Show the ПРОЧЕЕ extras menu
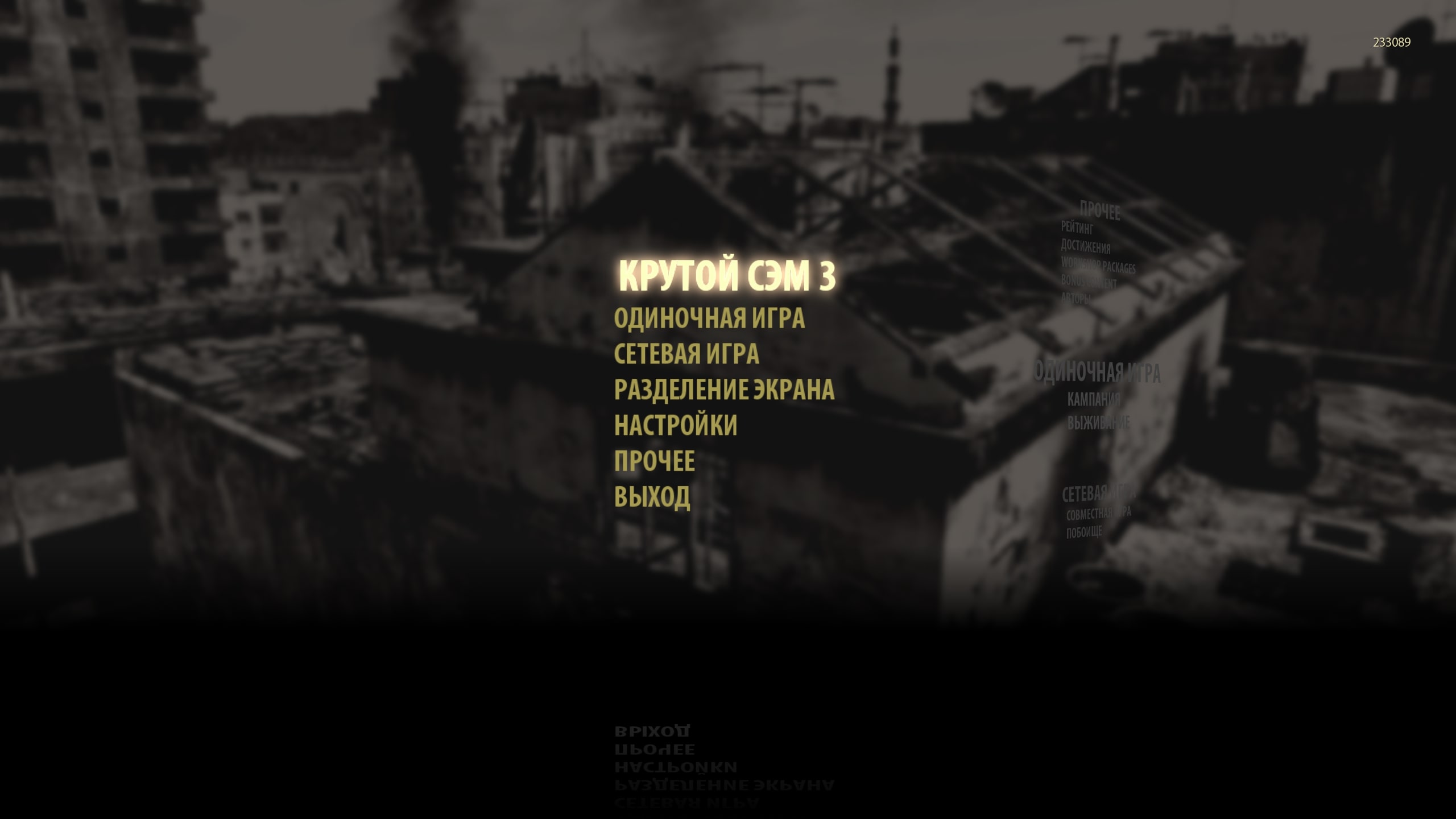Screen dimensions: 1456x819 [x=654, y=461]
